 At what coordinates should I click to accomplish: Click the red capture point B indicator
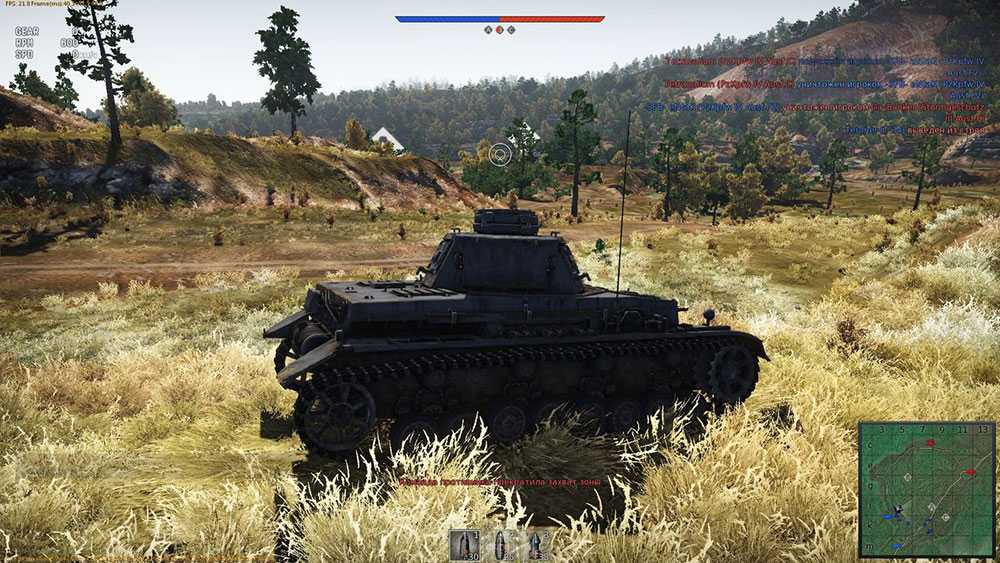tap(500, 30)
